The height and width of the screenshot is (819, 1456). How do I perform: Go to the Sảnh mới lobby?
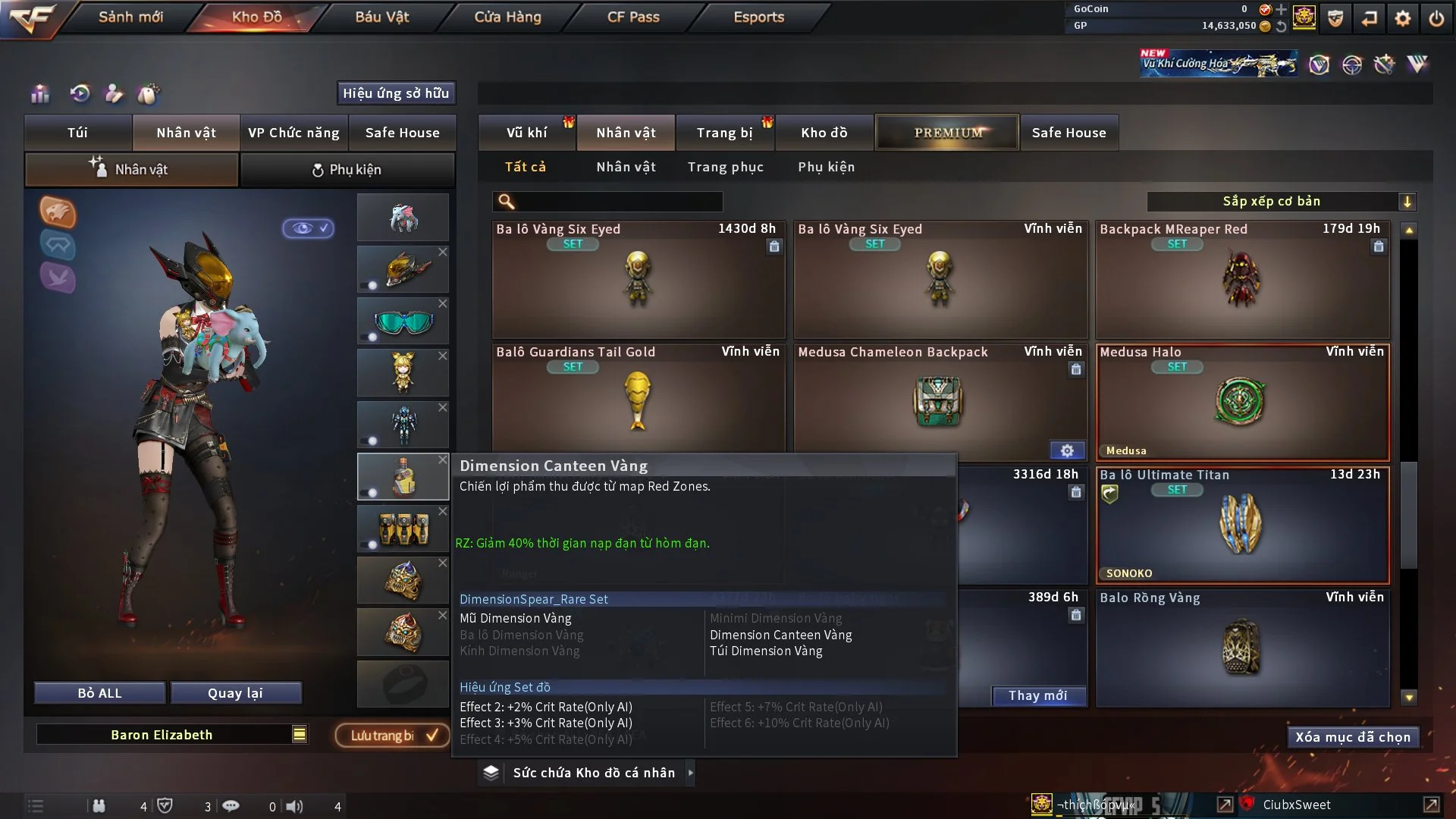pos(130,17)
